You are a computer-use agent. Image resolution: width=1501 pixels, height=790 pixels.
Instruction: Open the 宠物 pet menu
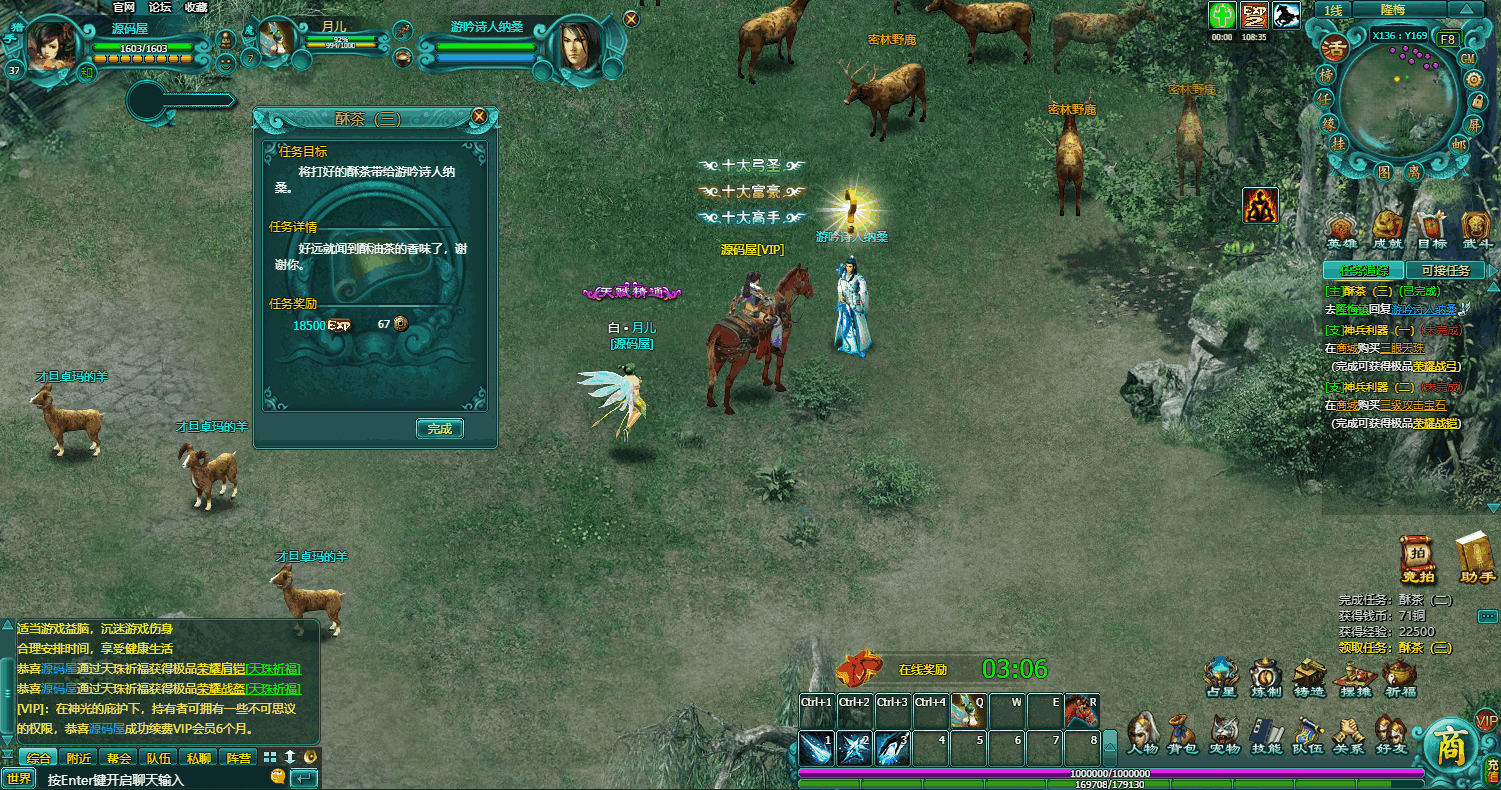[x=1225, y=735]
